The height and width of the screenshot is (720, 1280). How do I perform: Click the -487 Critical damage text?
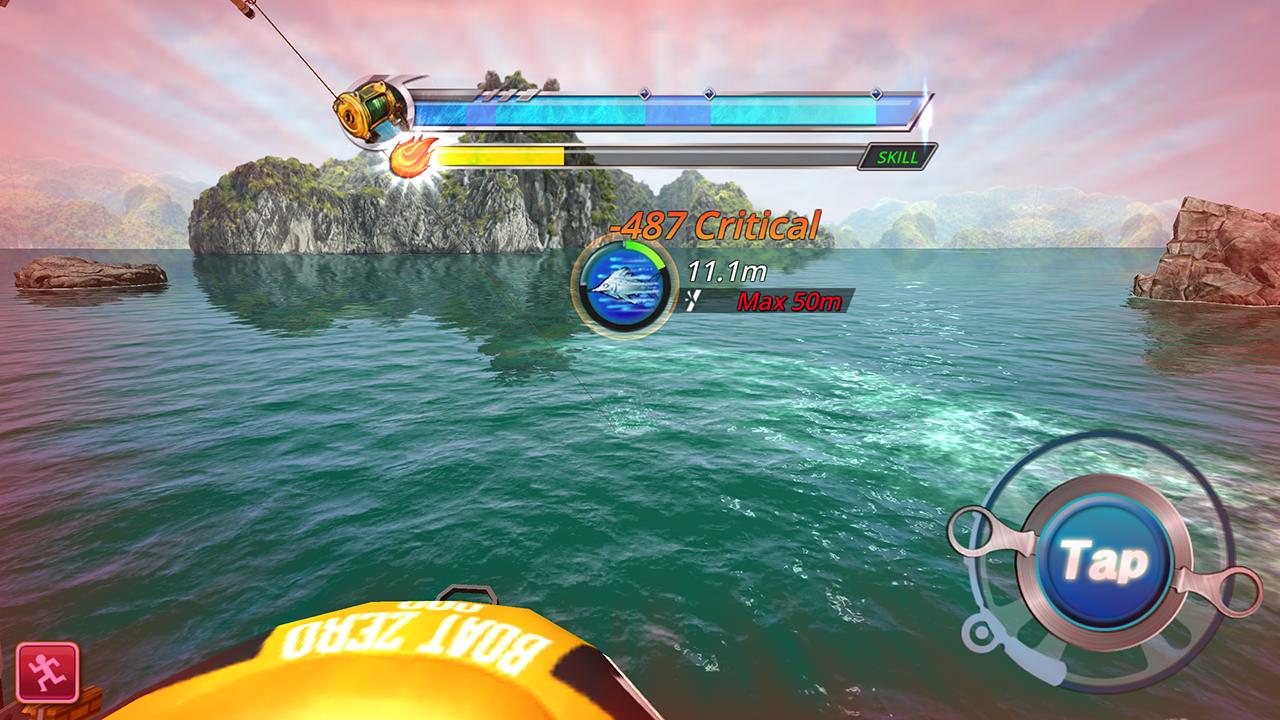(x=712, y=225)
